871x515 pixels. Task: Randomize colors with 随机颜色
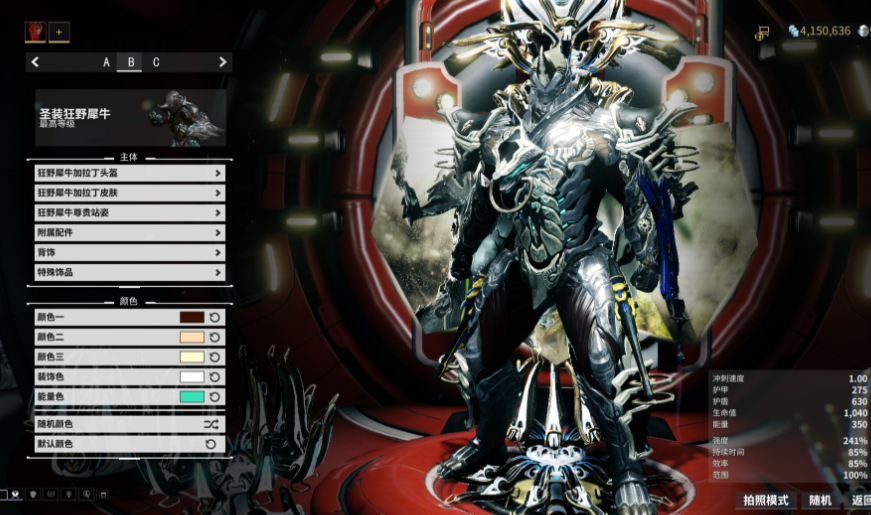tap(129, 424)
